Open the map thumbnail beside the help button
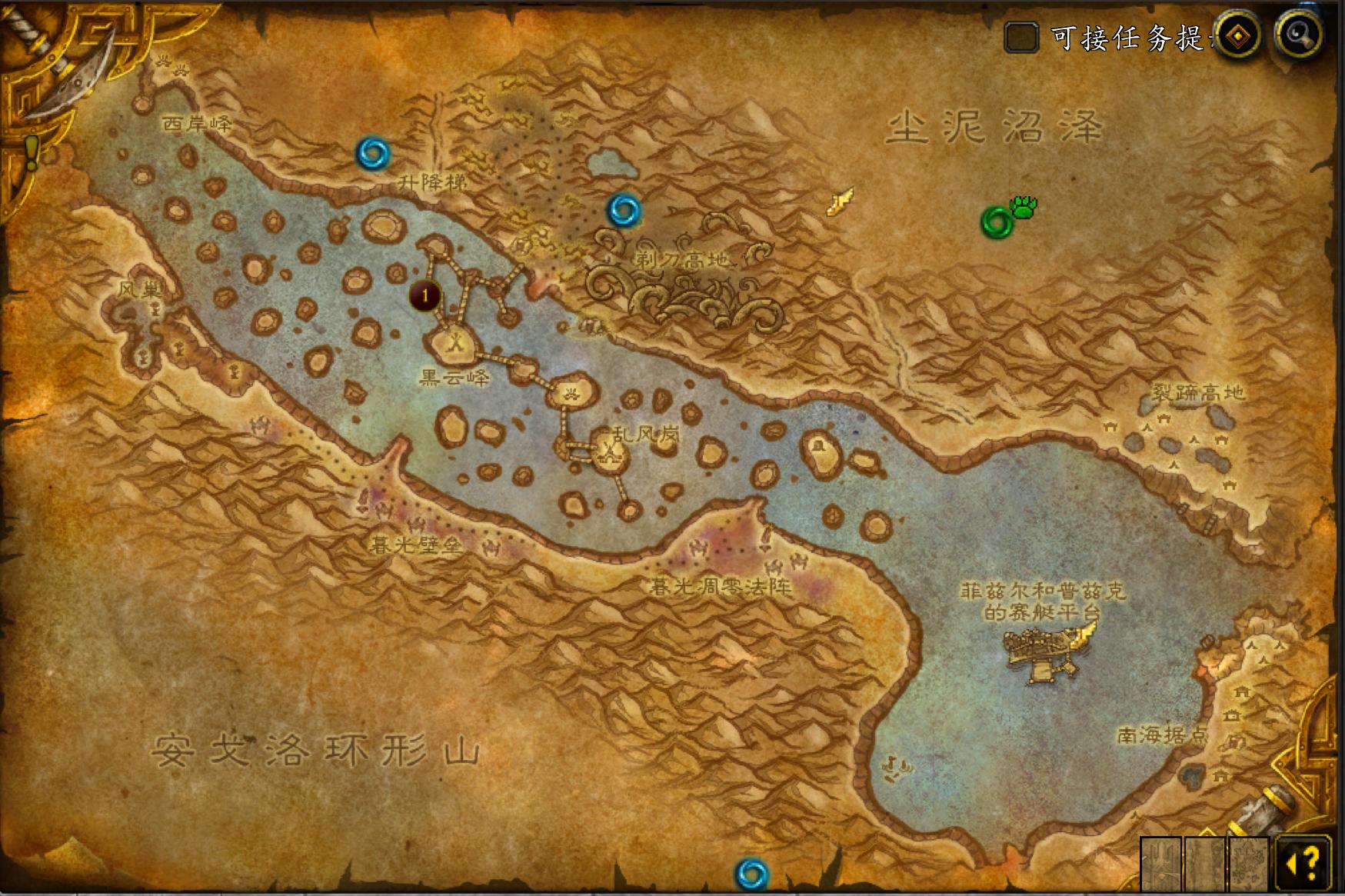 coord(1248,863)
